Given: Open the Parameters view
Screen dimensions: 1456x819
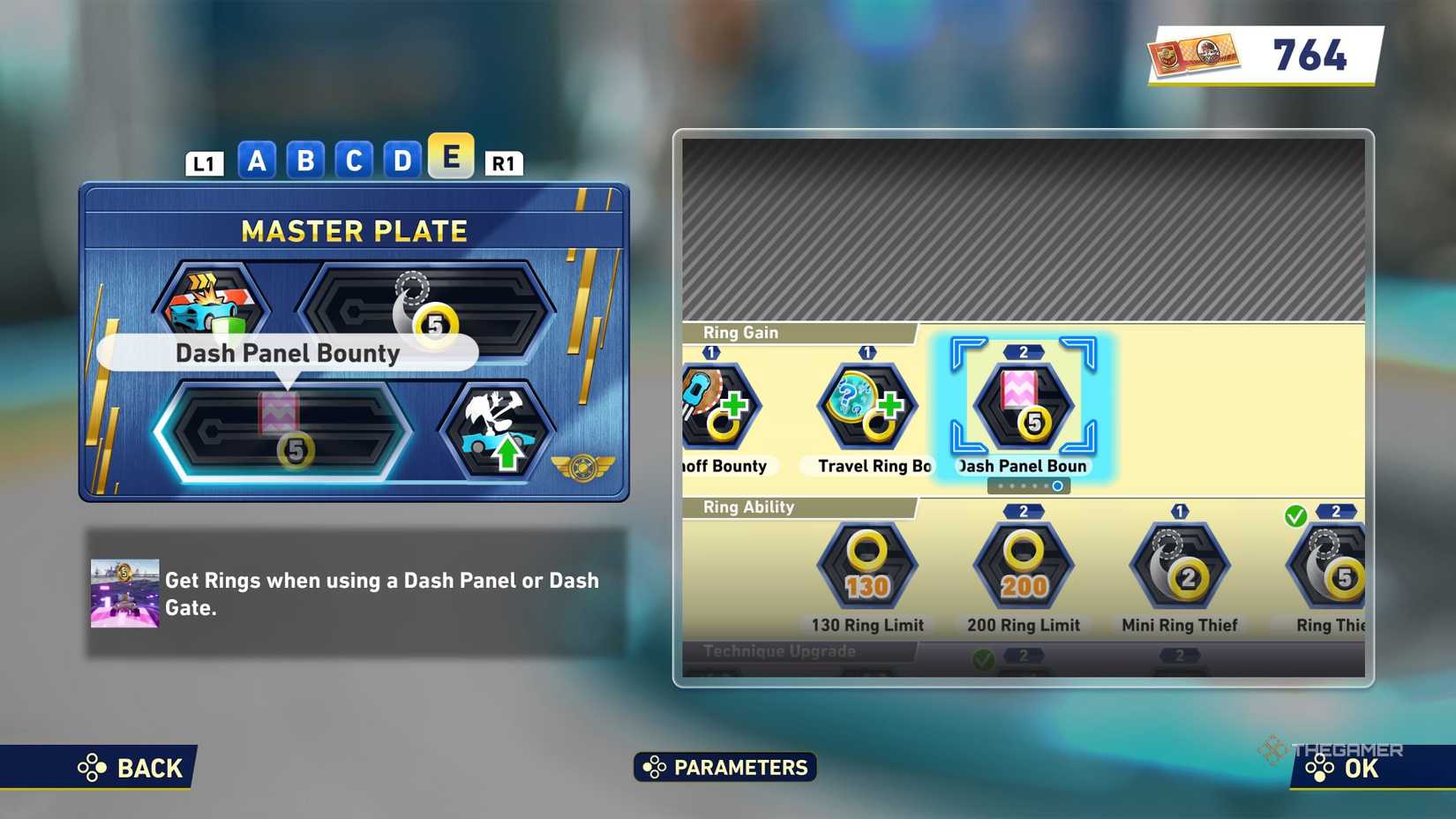Looking at the screenshot, I should (x=725, y=767).
